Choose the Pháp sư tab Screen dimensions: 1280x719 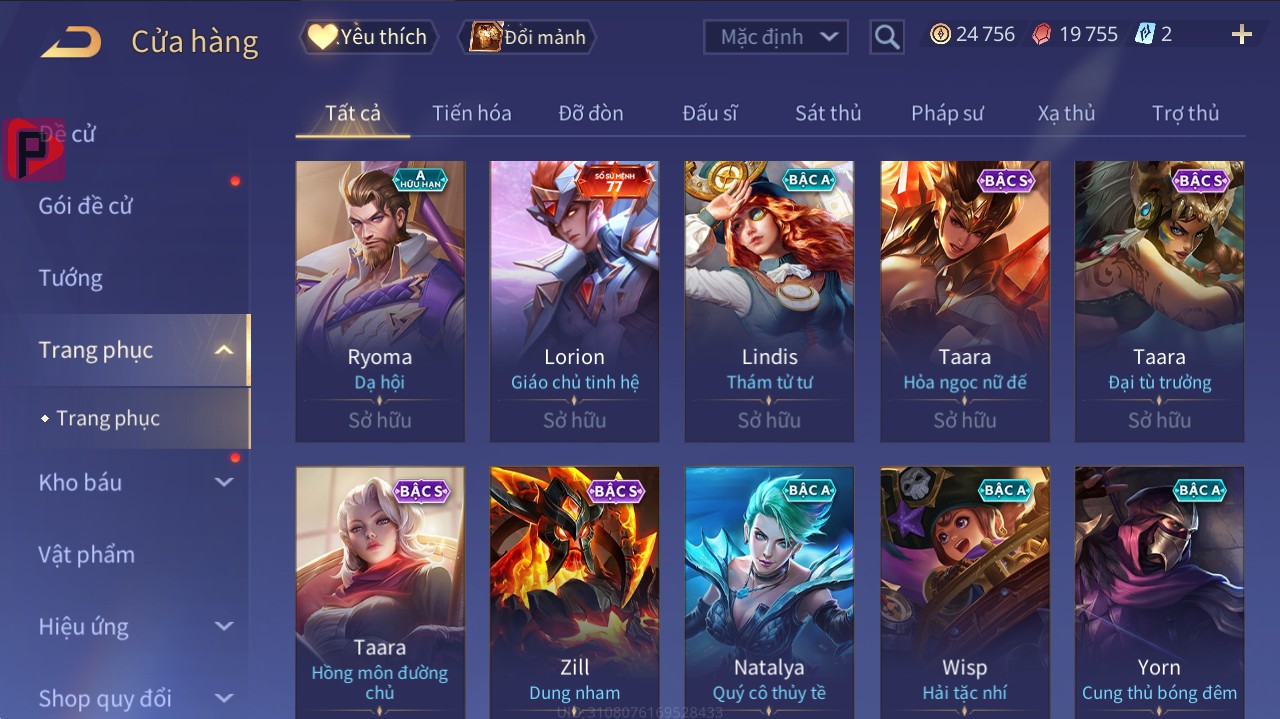(x=947, y=113)
